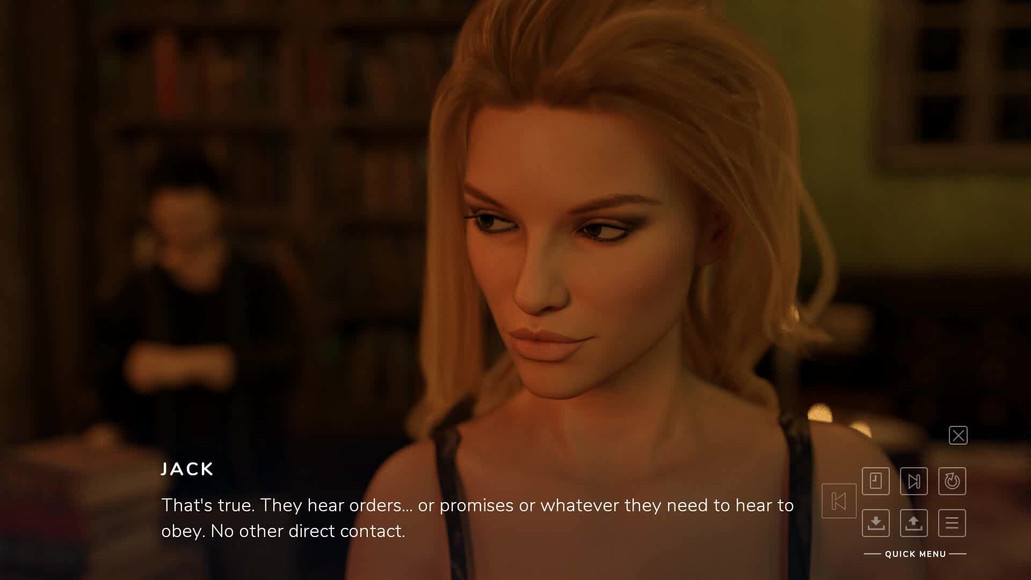Close the quick menu with the X button
The height and width of the screenshot is (580, 1031).
click(x=958, y=435)
